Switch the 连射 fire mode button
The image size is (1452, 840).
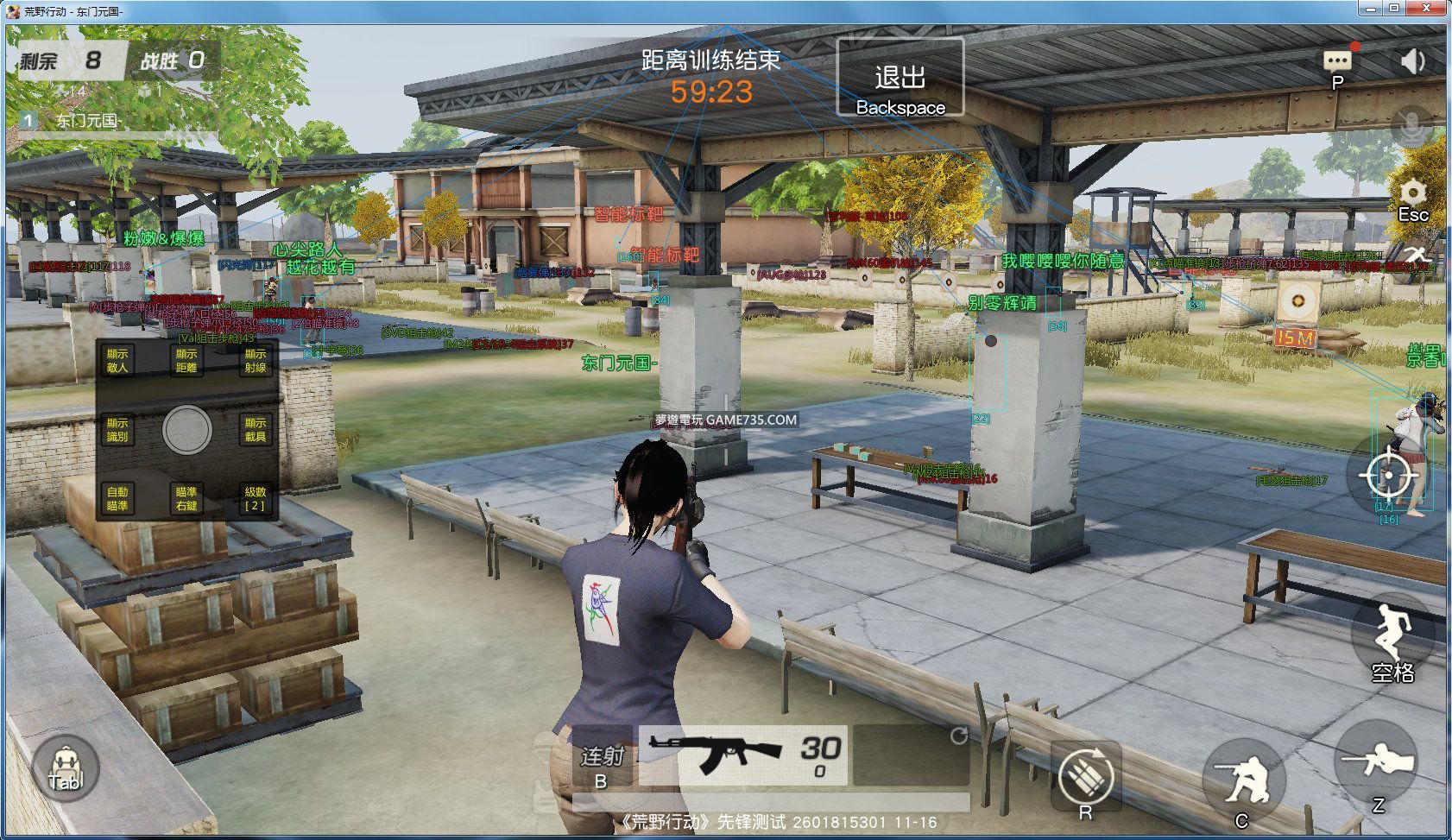[602, 757]
